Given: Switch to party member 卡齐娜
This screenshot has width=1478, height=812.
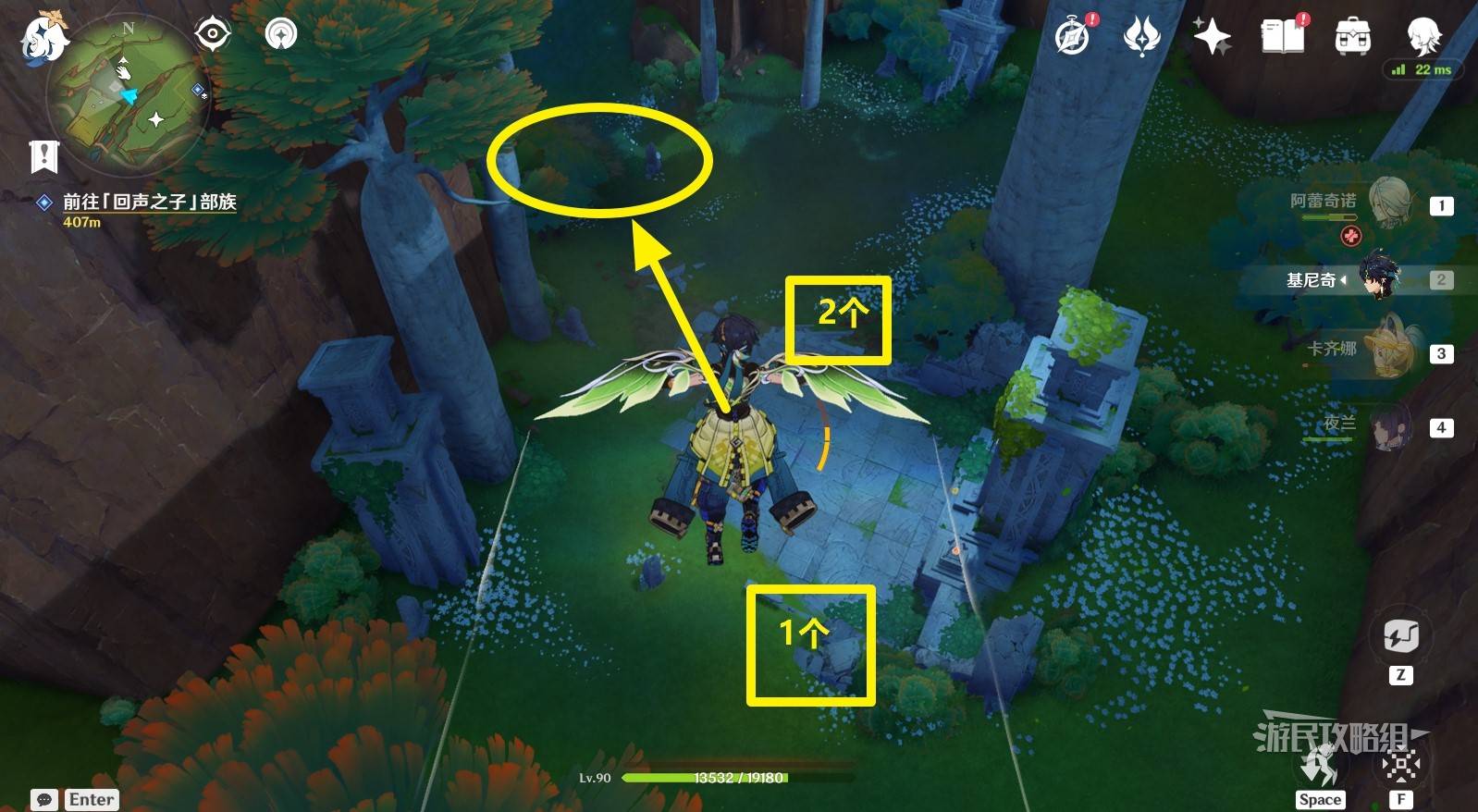Looking at the screenshot, I should pyautogui.click(x=1389, y=351).
